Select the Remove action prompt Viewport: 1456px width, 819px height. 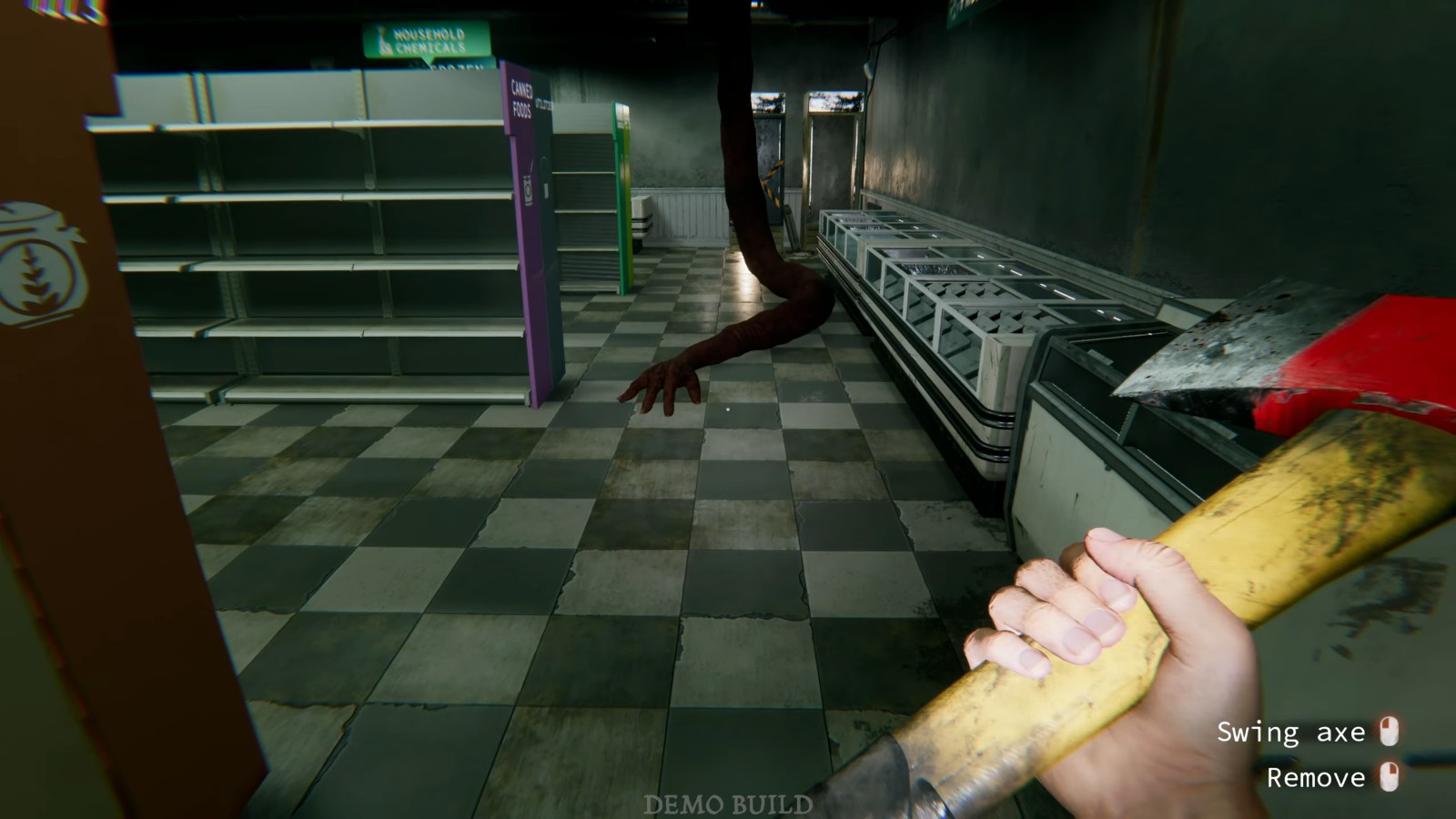click(x=1316, y=778)
